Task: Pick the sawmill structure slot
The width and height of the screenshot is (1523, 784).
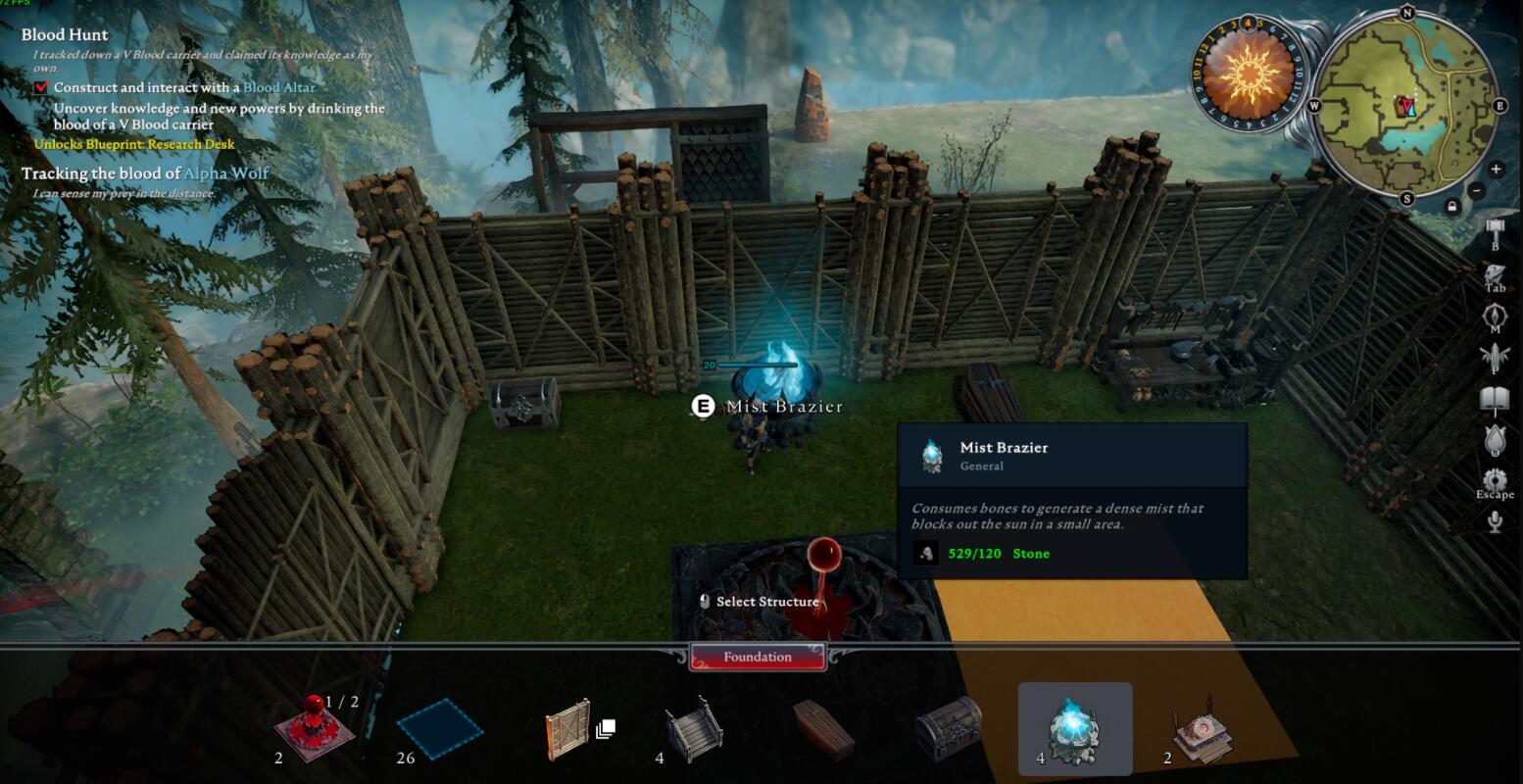Action: (x=1202, y=729)
